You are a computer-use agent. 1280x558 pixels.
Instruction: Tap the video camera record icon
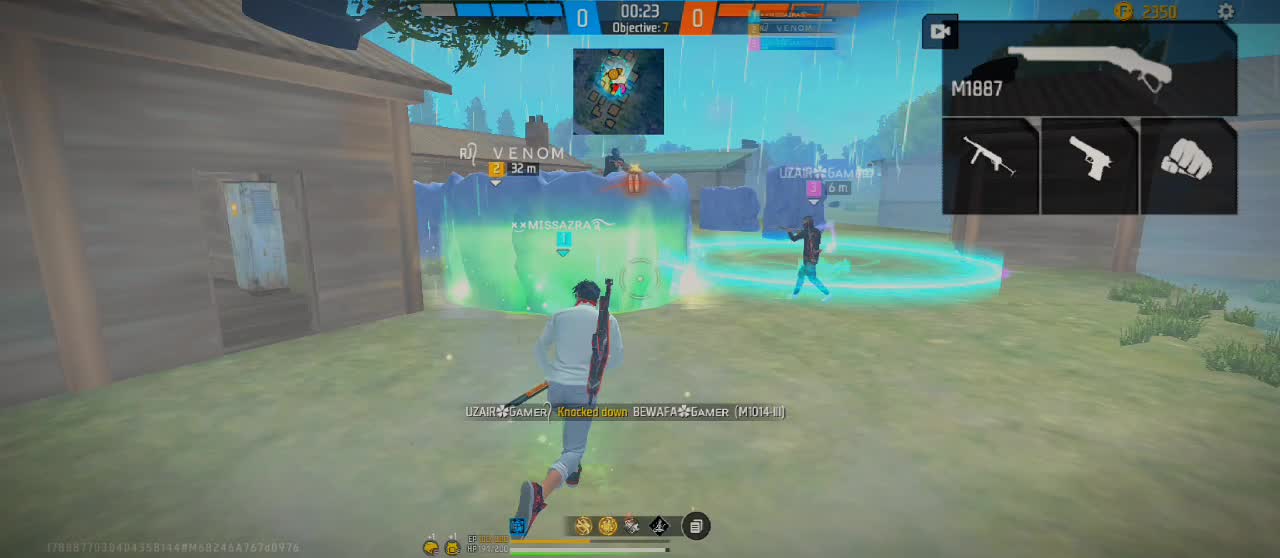pyautogui.click(x=940, y=31)
